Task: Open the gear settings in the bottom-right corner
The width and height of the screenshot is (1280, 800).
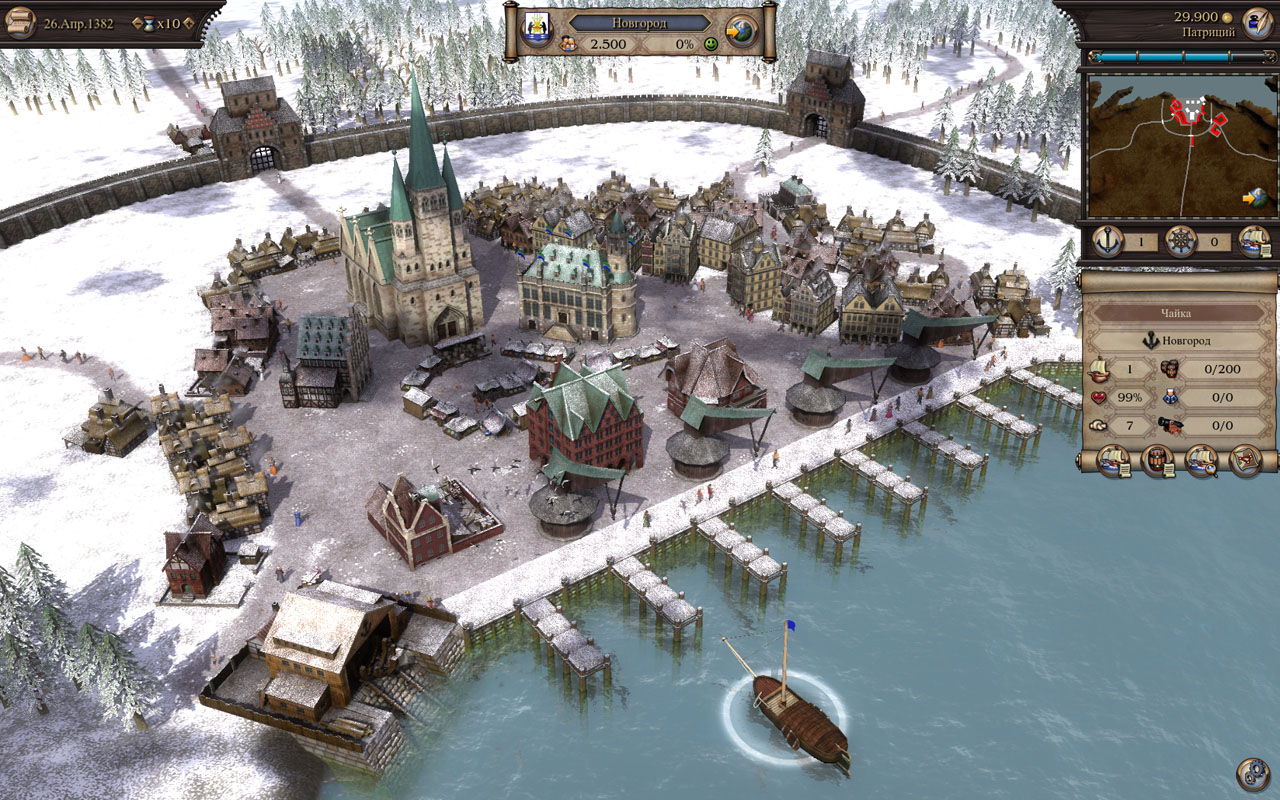Action: pyautogui.click(x=1253, y=774)
